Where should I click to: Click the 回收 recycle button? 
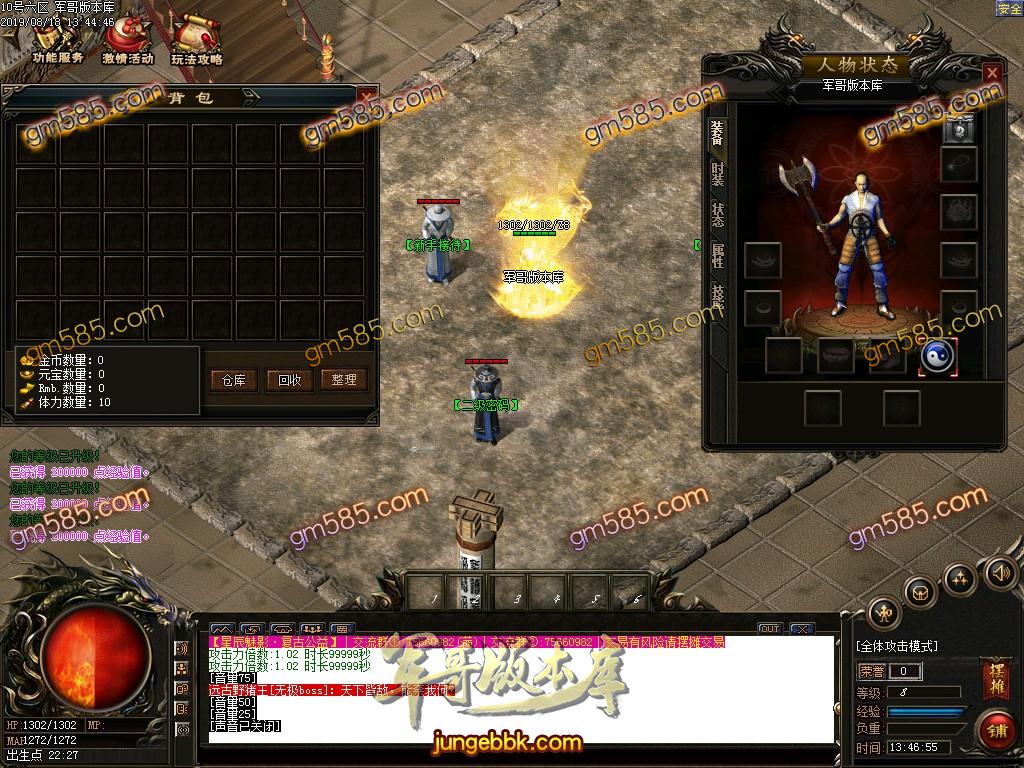point(290,380)
